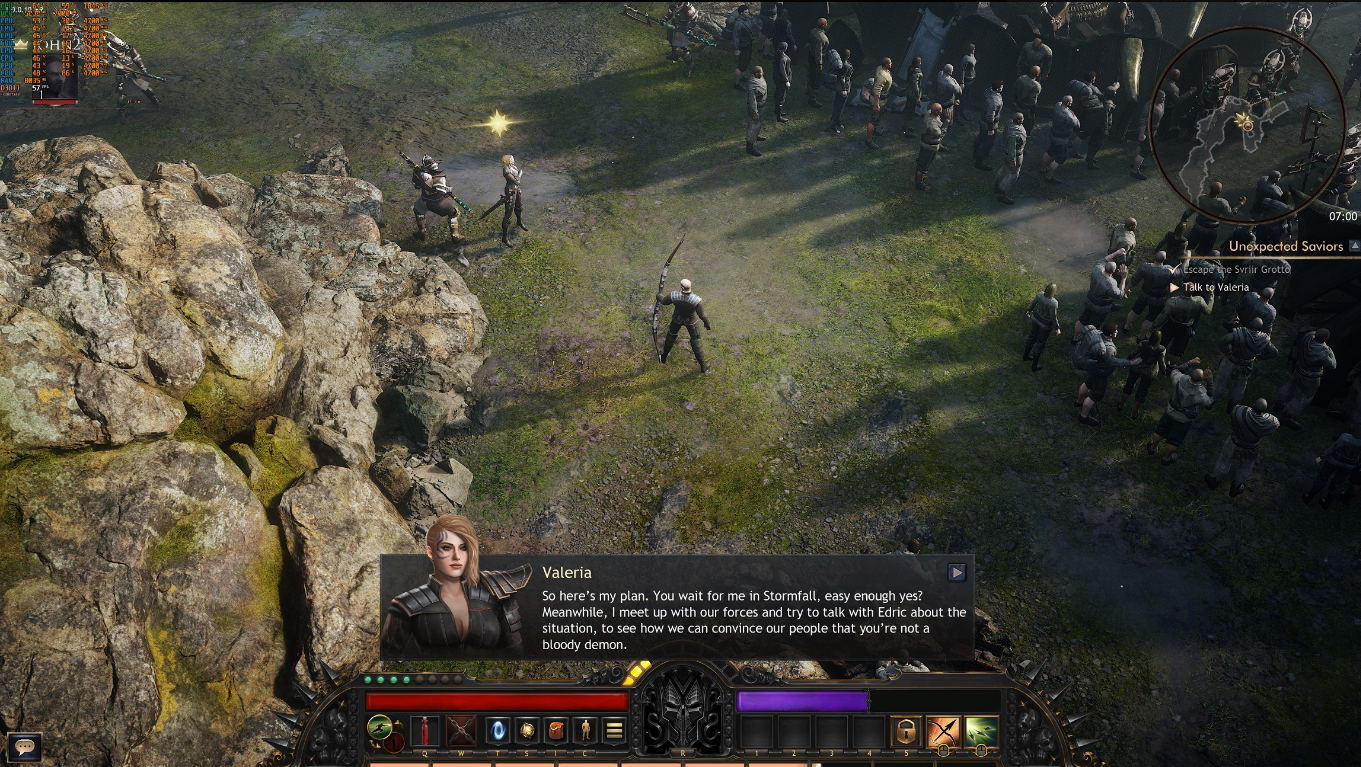The image size is (1361, 767).
Task: Advance Valeria's dialogue with the arrow button
Action: point(957,572)
